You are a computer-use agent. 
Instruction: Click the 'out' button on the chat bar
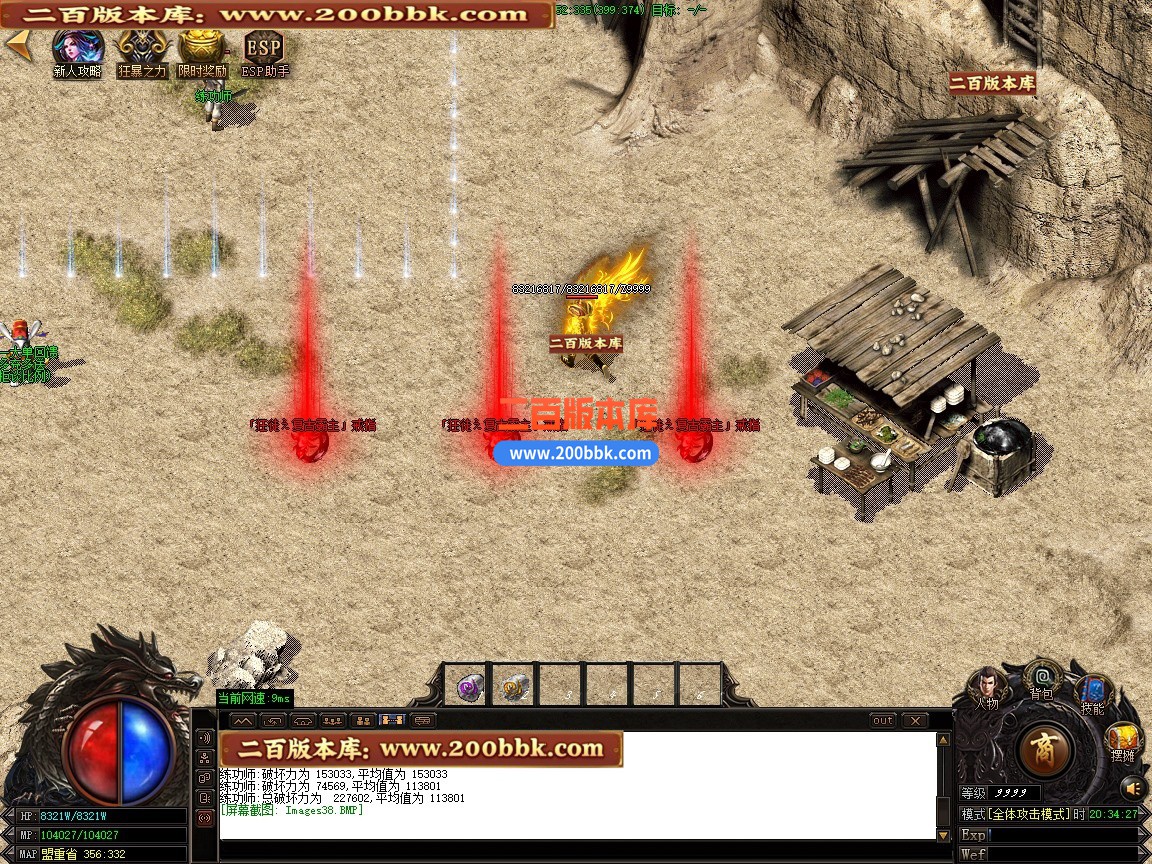pyautogui.click(x=883, y=720)
